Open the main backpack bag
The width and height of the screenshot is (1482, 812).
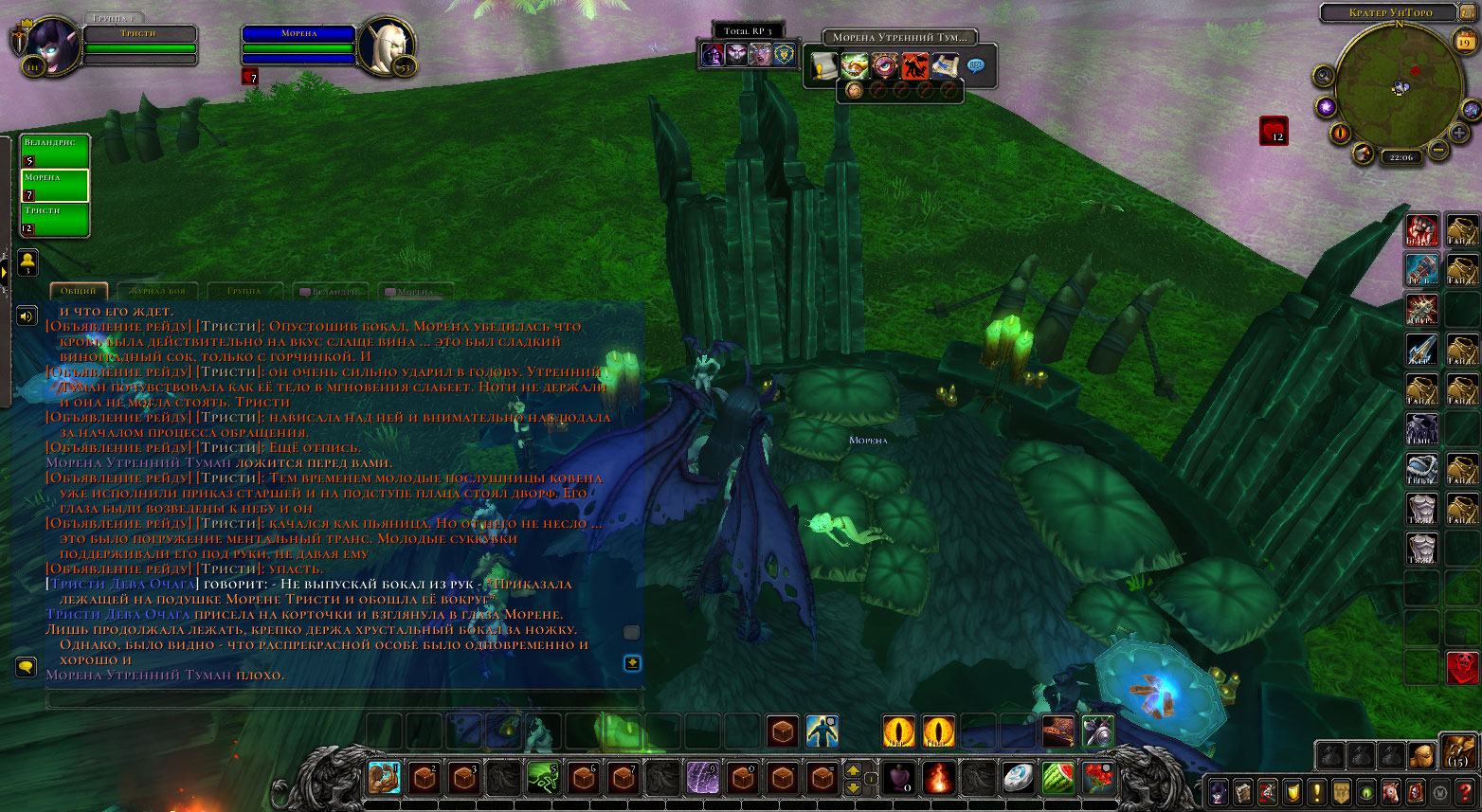pos(1457,753)
